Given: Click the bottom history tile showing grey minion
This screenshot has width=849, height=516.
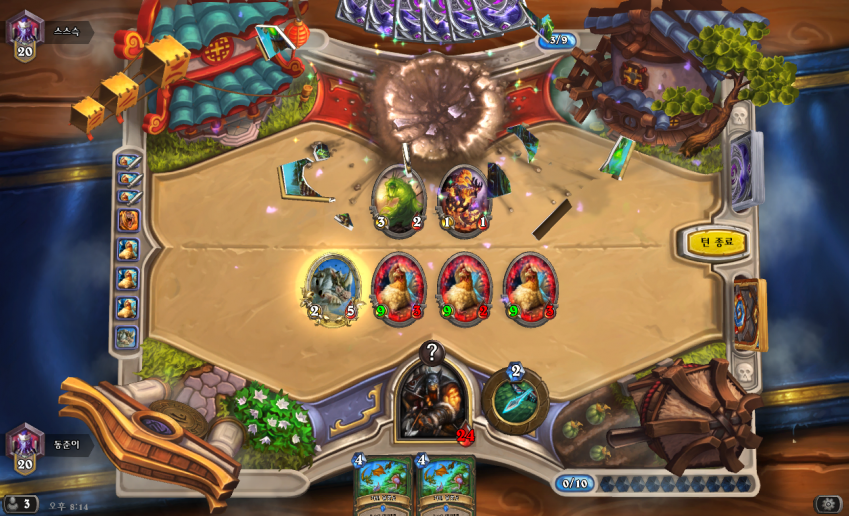Looking at the screenshot, I should [127, 337].
